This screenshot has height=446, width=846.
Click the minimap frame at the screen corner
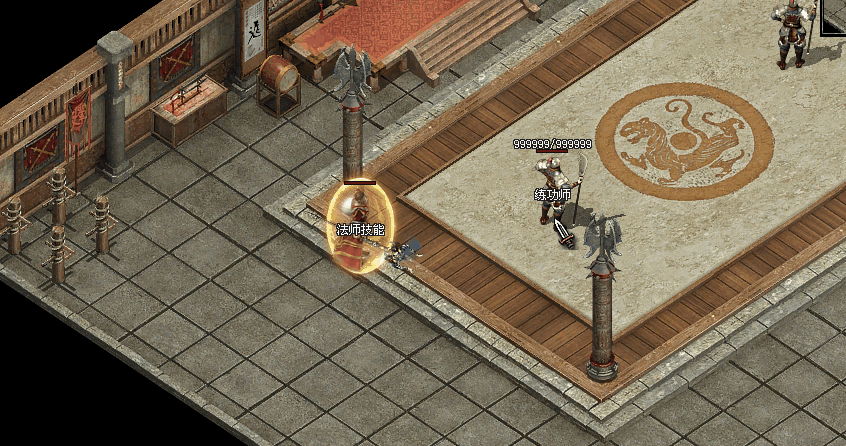834,16
